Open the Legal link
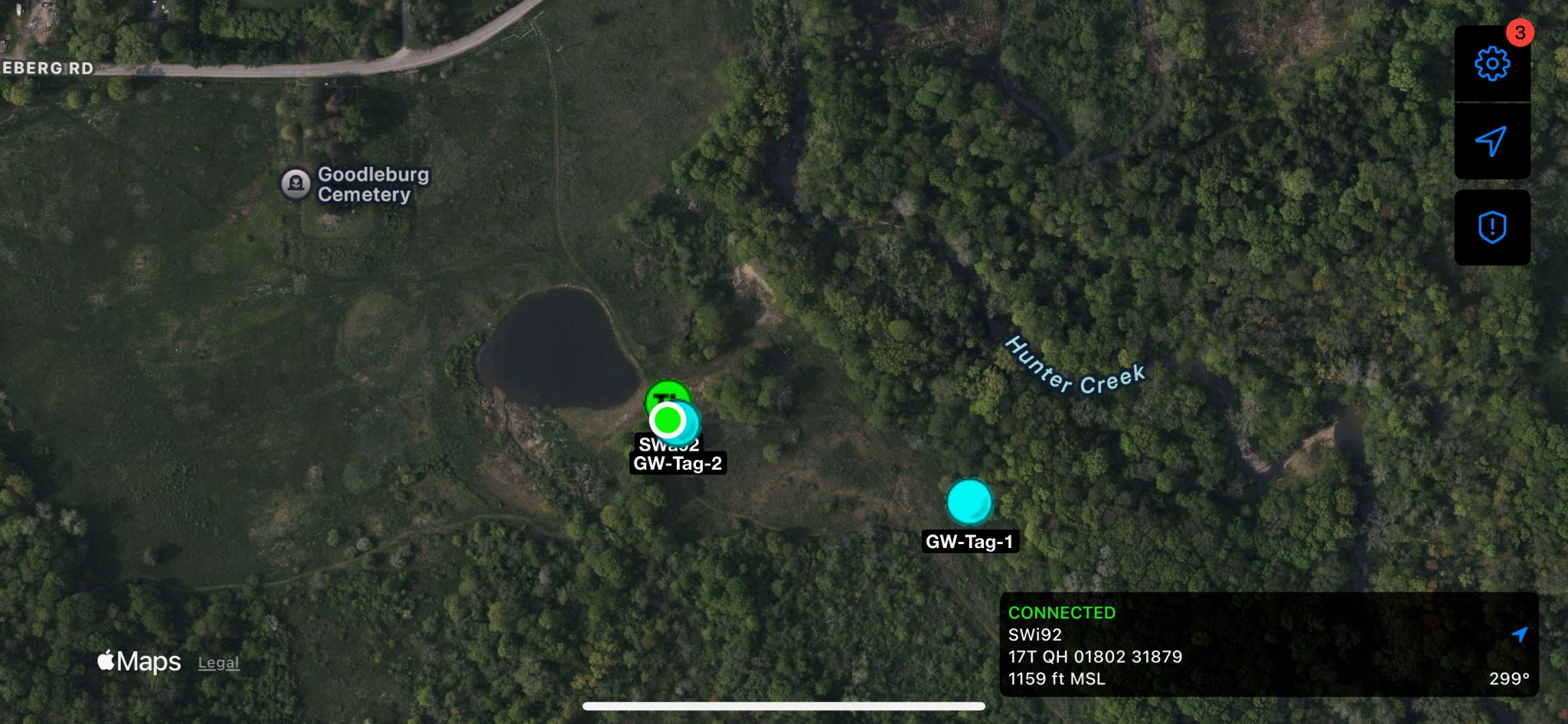The height and width of the screenshot is (724, 1568). [218, 663]
